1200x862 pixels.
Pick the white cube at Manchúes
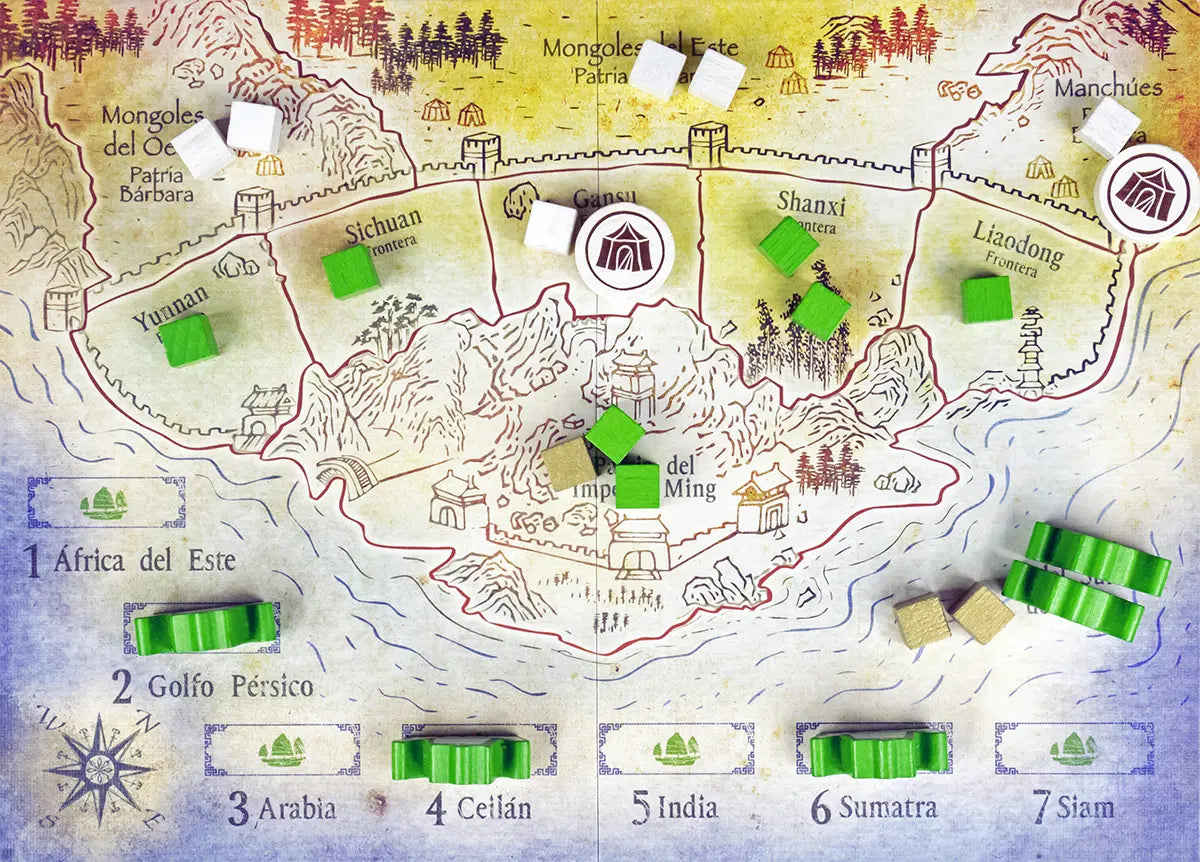pos(1109,127)
